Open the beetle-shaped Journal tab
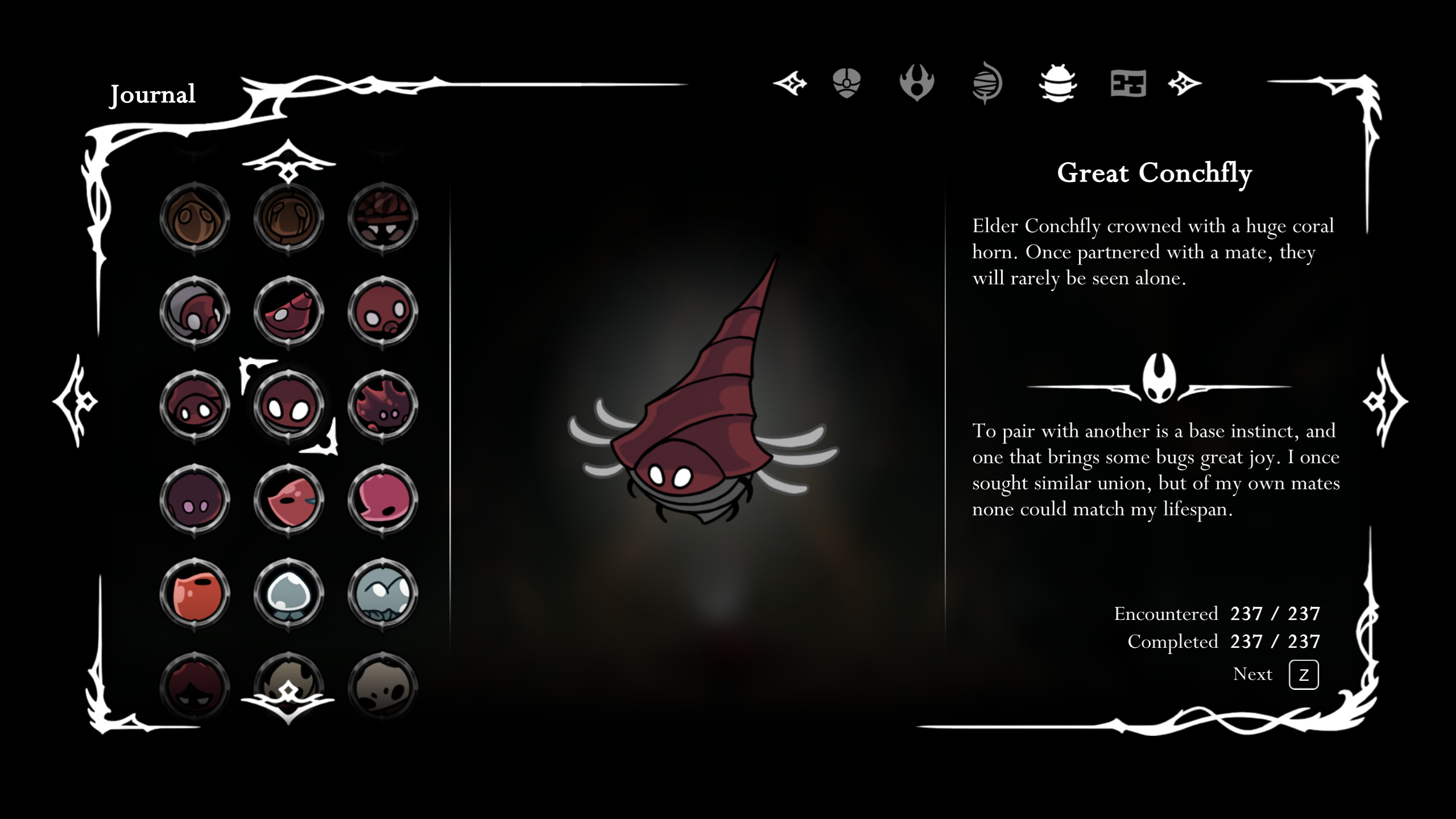The width and height of the screenshot is (1456, 819). point(1057,84)
